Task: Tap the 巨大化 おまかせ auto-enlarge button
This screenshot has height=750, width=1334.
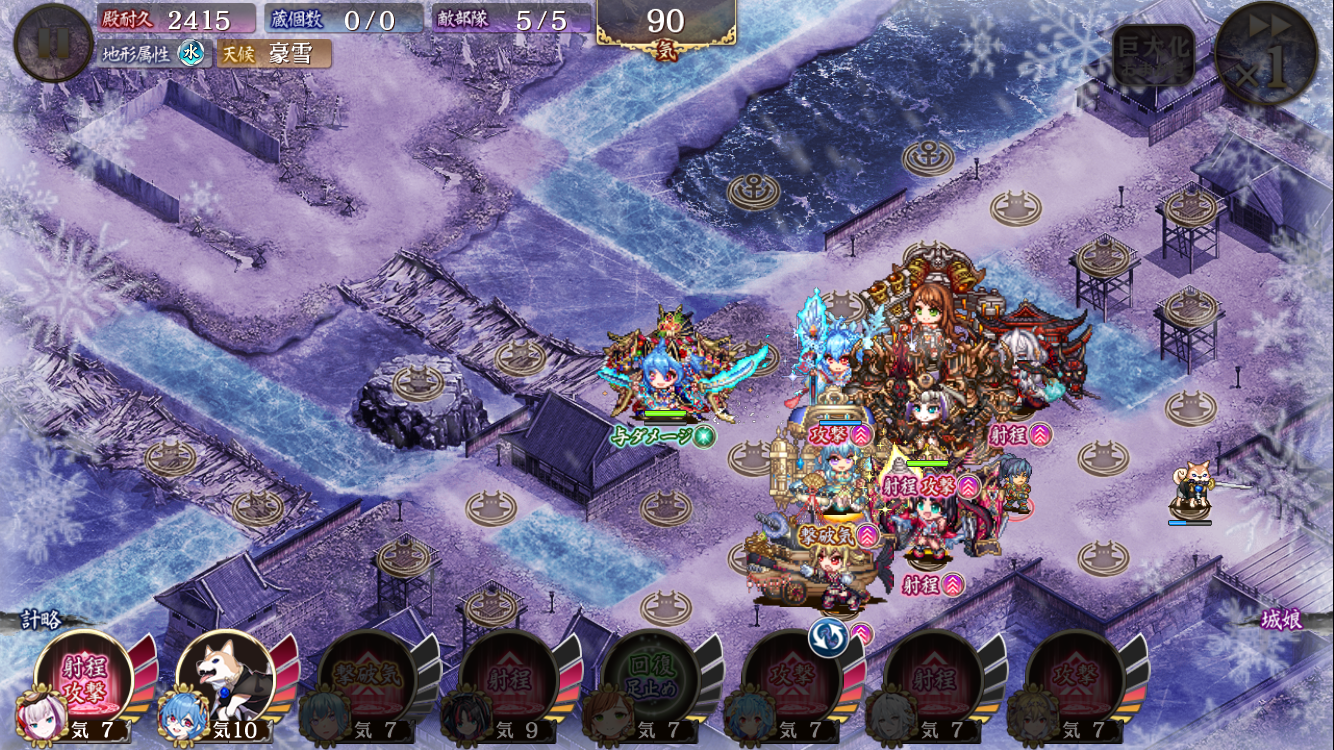Action: (1153, 57)
